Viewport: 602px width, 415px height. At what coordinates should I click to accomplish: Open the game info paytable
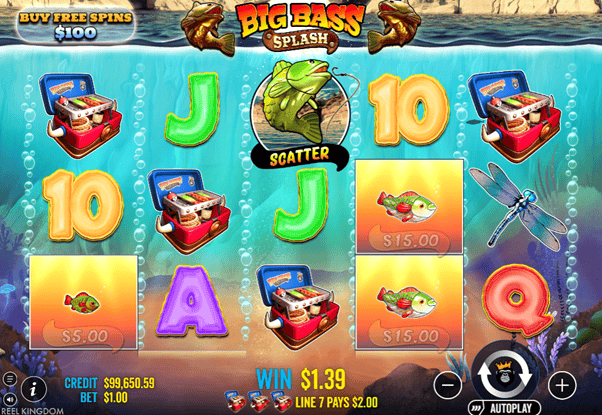point(34,386)
